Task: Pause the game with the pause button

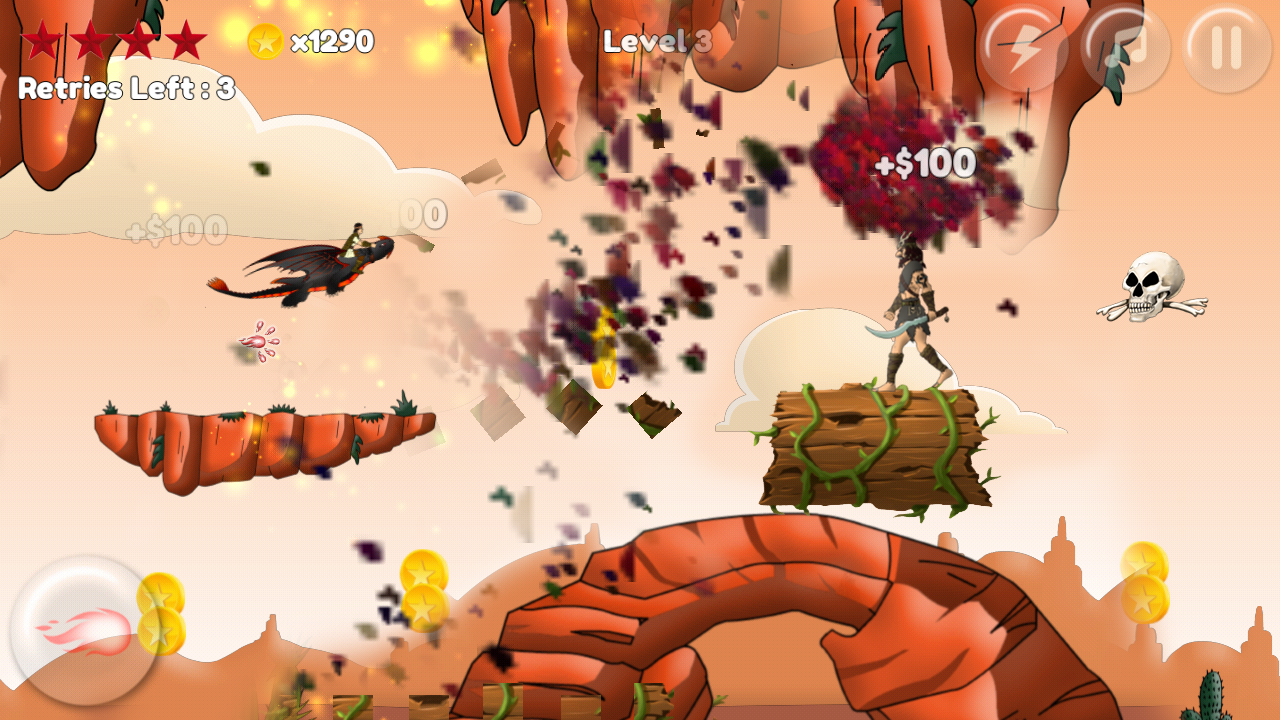Action: [x=1227, y=48]
